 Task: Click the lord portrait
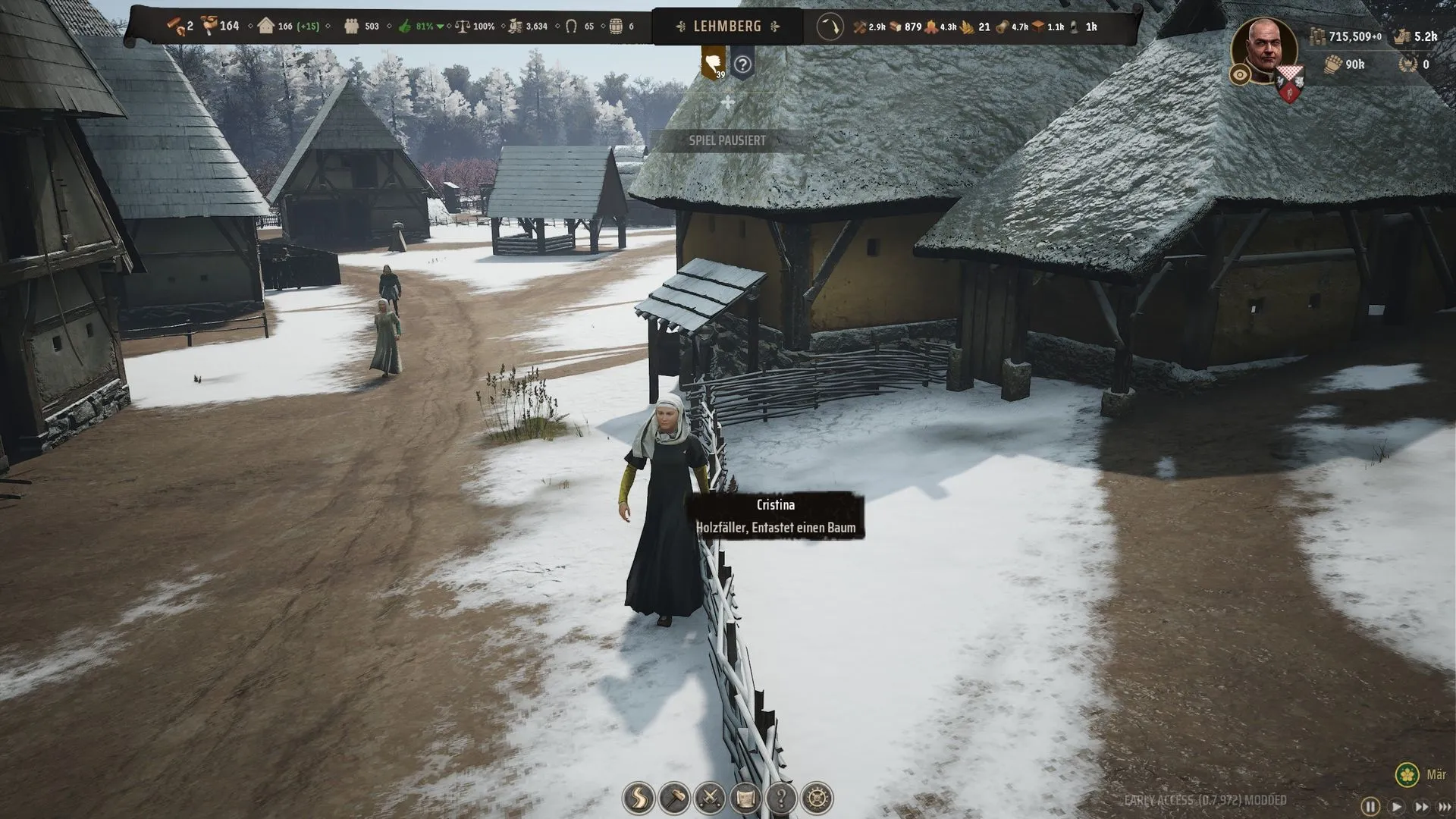tap(1264, 49)
